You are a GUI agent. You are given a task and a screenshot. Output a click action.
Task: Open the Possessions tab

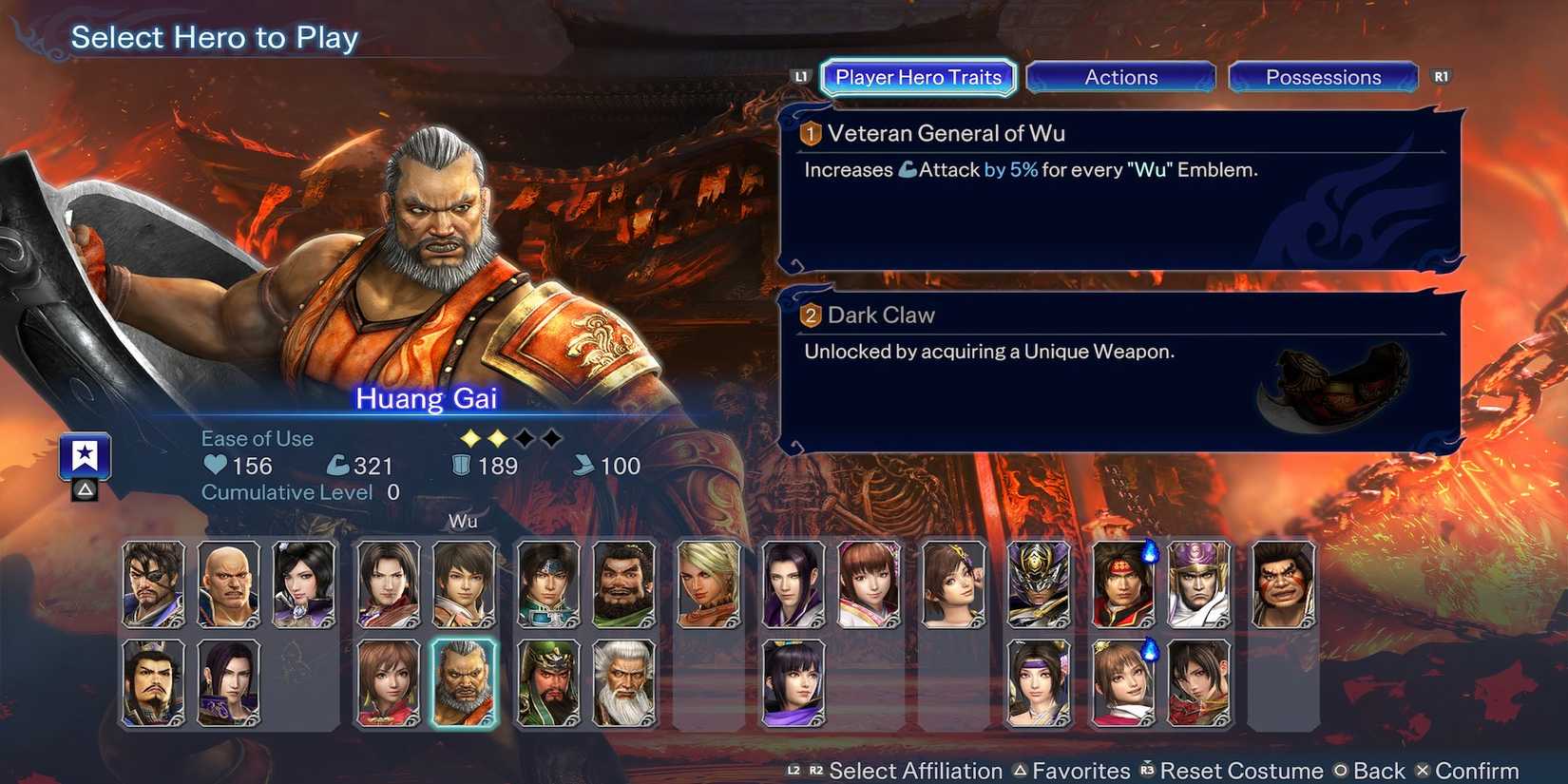coord(1323,77)
